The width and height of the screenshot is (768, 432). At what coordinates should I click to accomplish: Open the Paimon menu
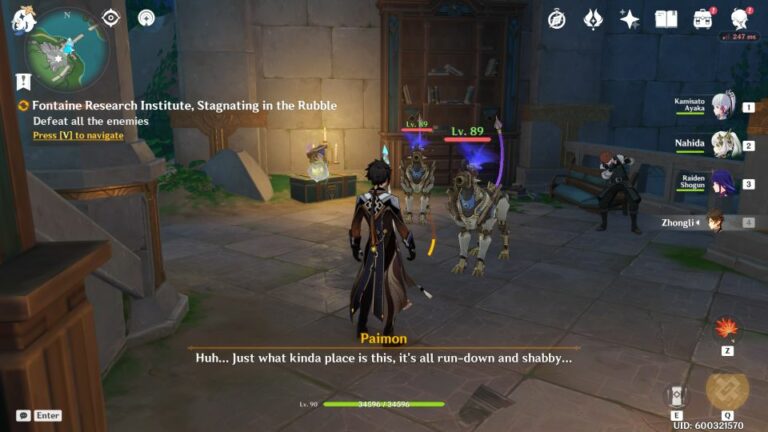coord(24,19)
